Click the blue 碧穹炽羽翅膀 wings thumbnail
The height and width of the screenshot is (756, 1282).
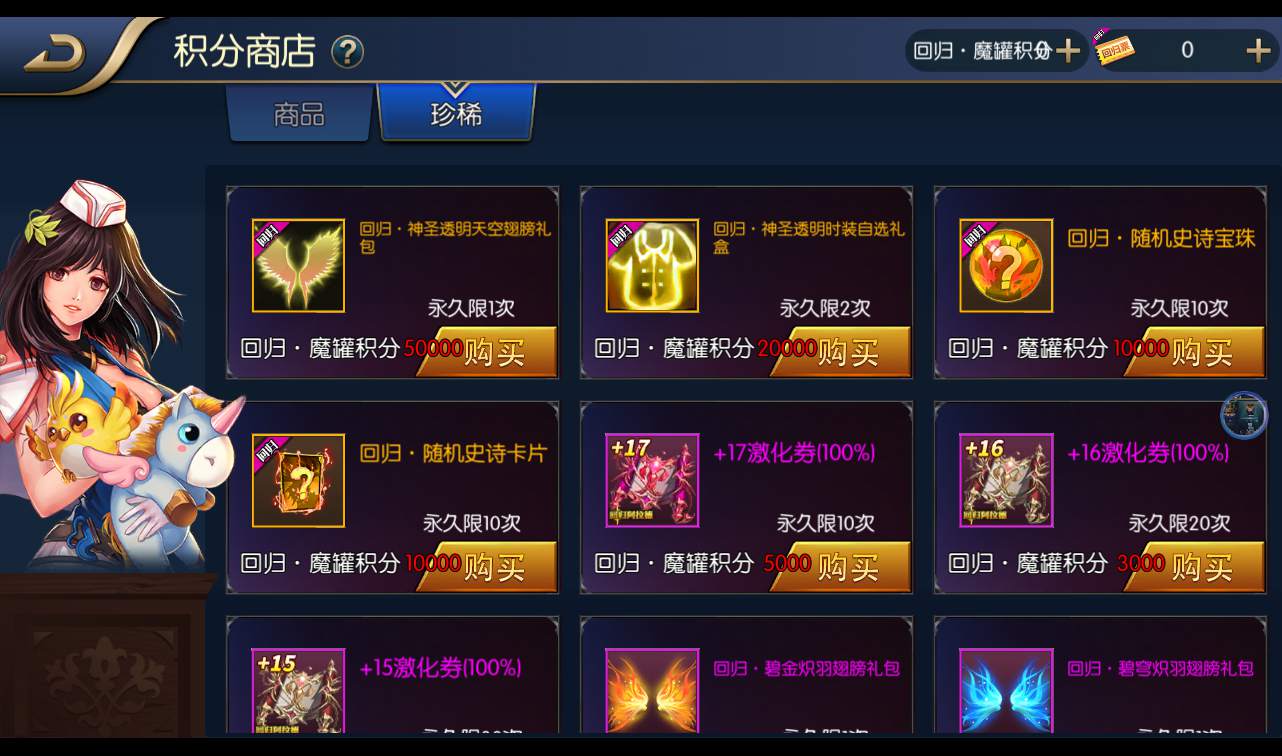[x=1006, y=690]
